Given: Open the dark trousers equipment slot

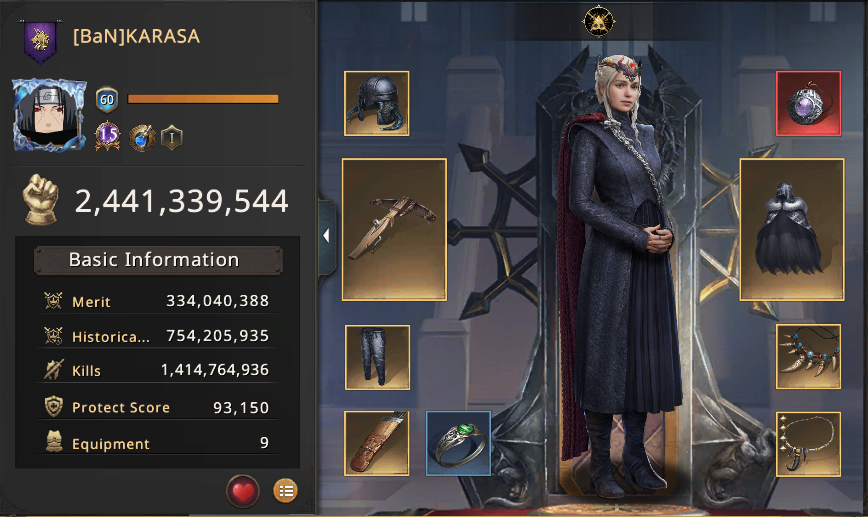Looking at the screenshot, I should coord(377,357).
